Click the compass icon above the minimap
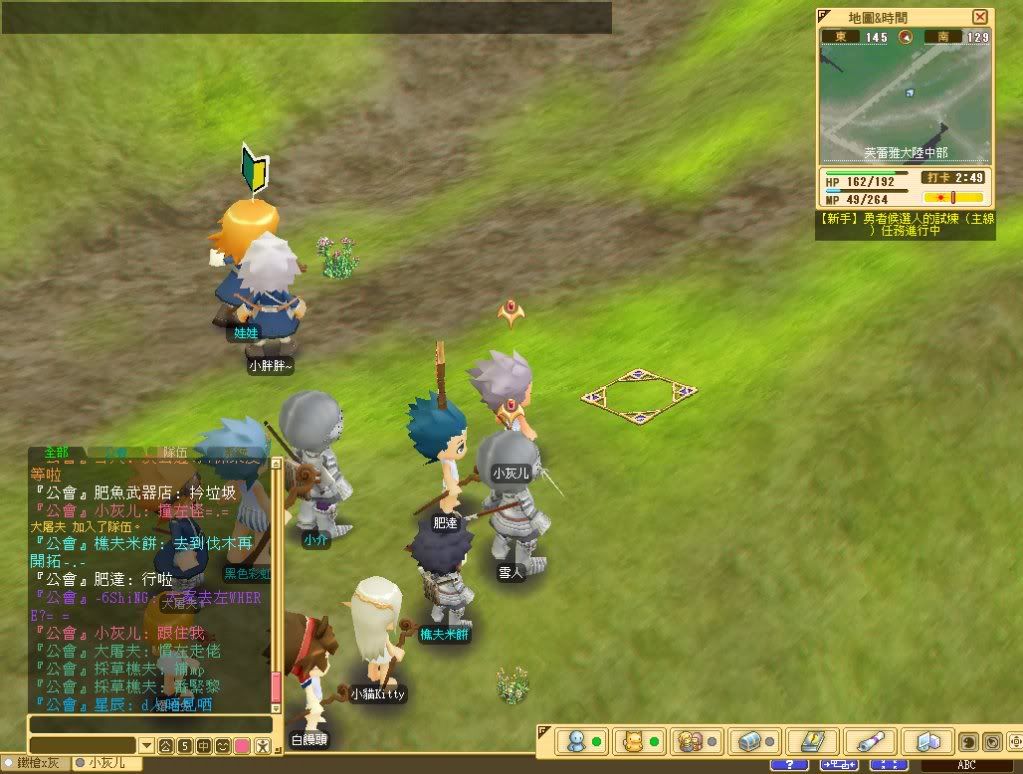Screen dimensions: 1023x774 pyautogui.click(x=906, y=37)
